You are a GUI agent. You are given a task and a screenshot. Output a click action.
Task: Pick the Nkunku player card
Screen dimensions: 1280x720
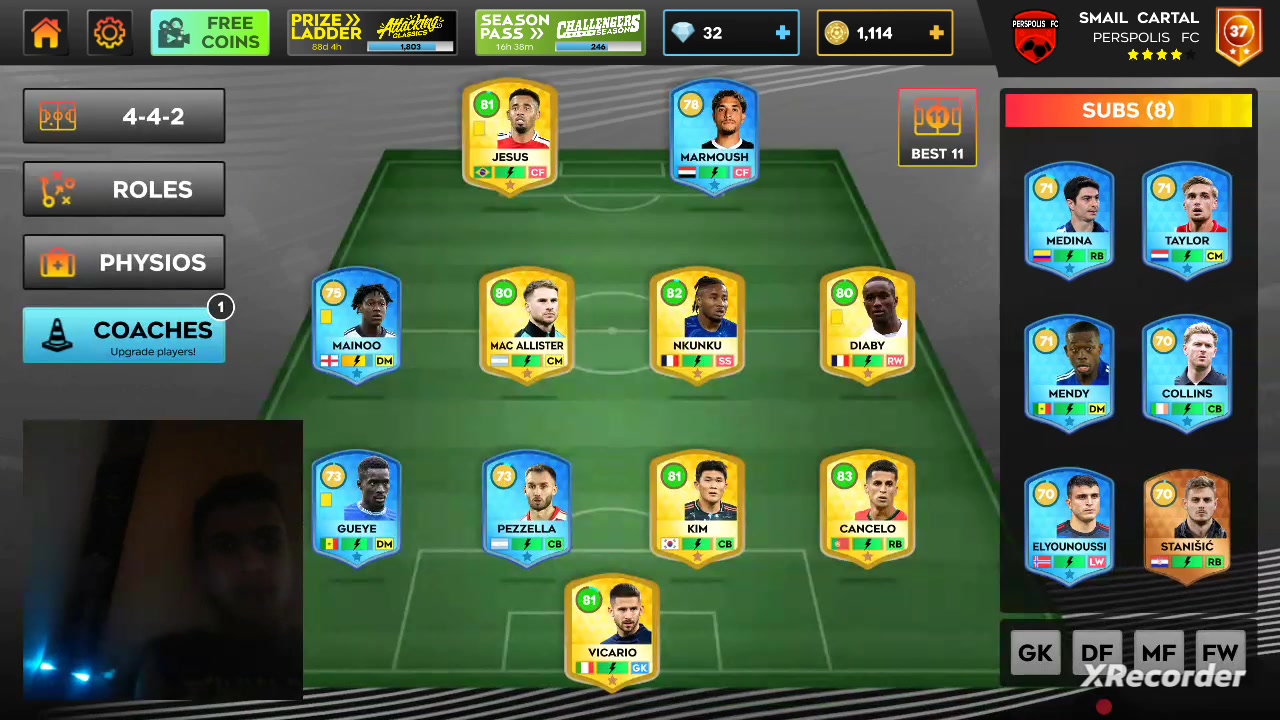click(697, 323)
